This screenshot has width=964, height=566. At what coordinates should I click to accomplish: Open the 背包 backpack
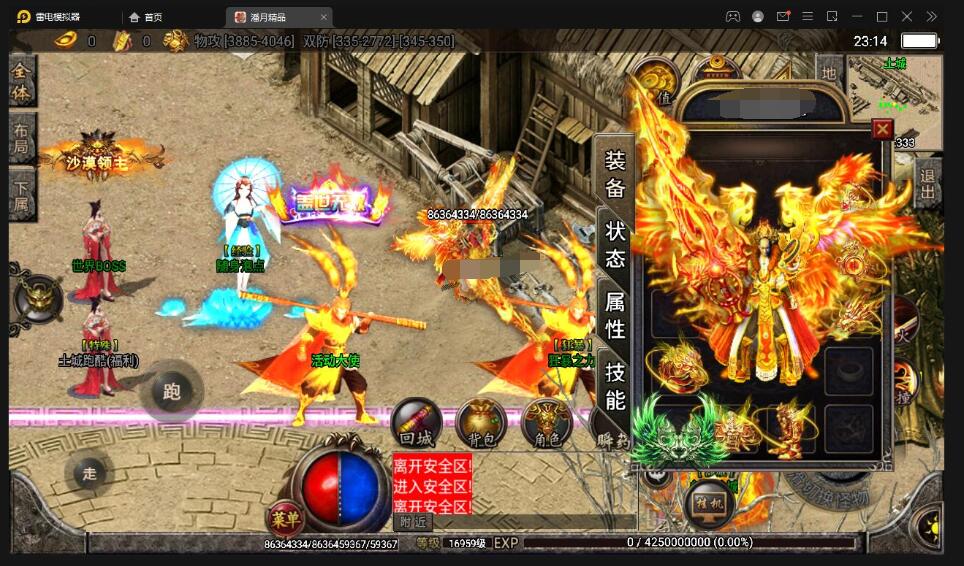tap(481, 424)
